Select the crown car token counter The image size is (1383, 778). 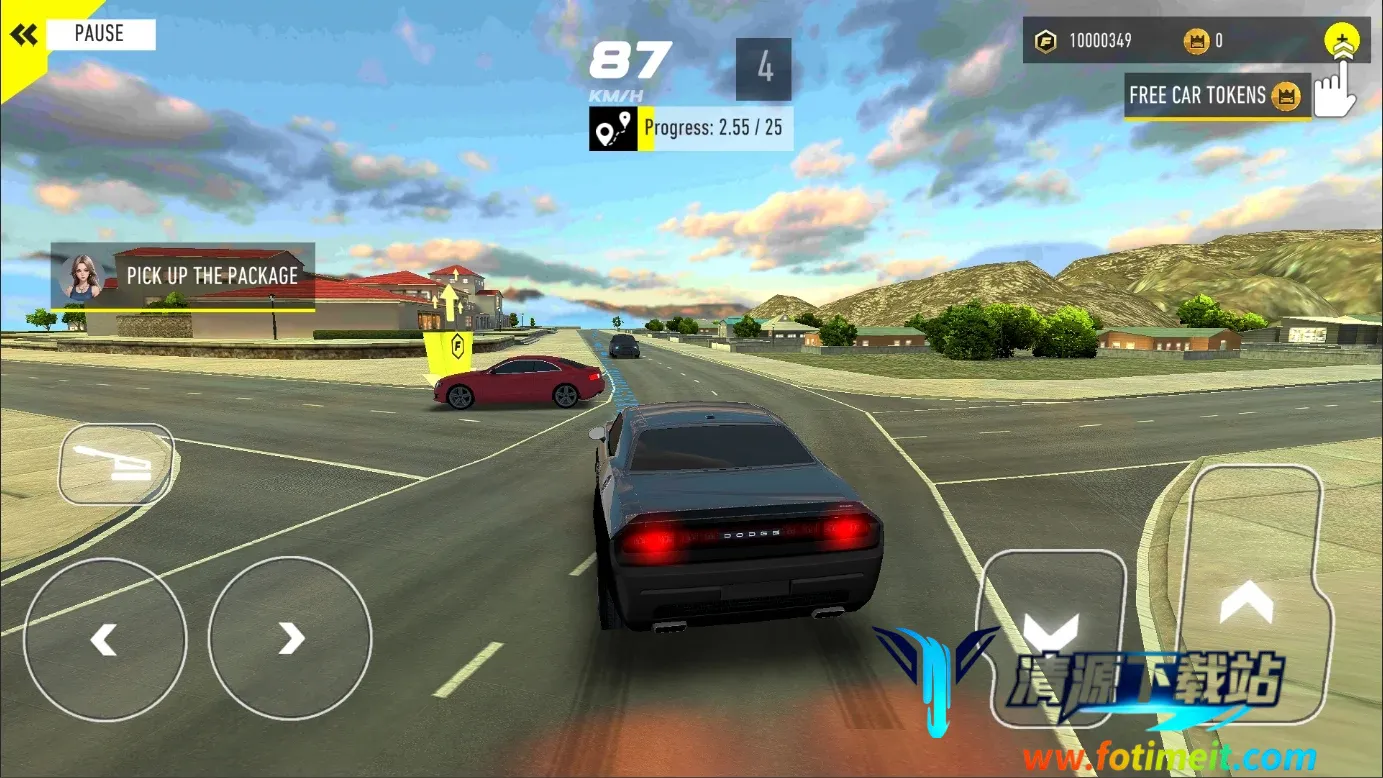1203,41
